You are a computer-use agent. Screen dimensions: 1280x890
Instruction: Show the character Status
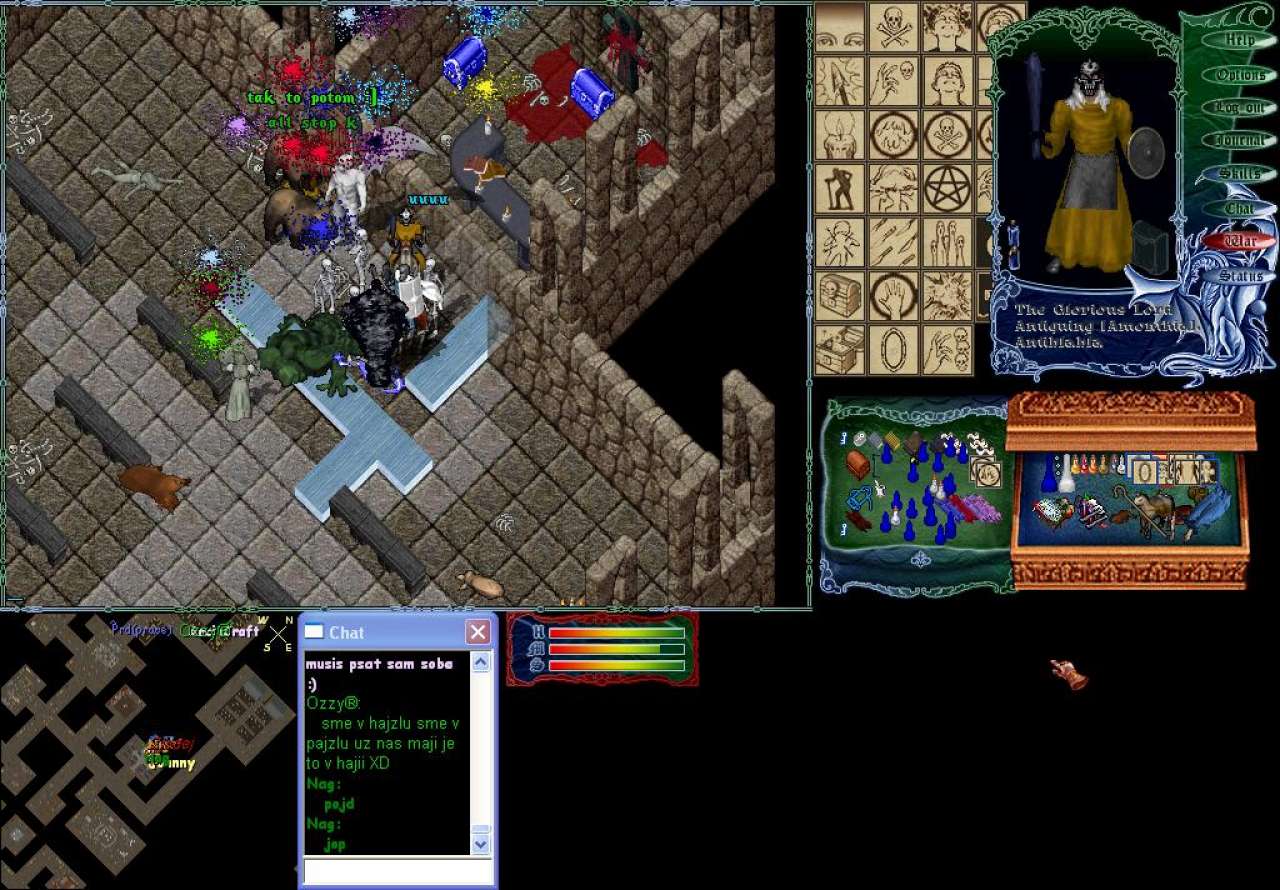(x=1240, y=275)
